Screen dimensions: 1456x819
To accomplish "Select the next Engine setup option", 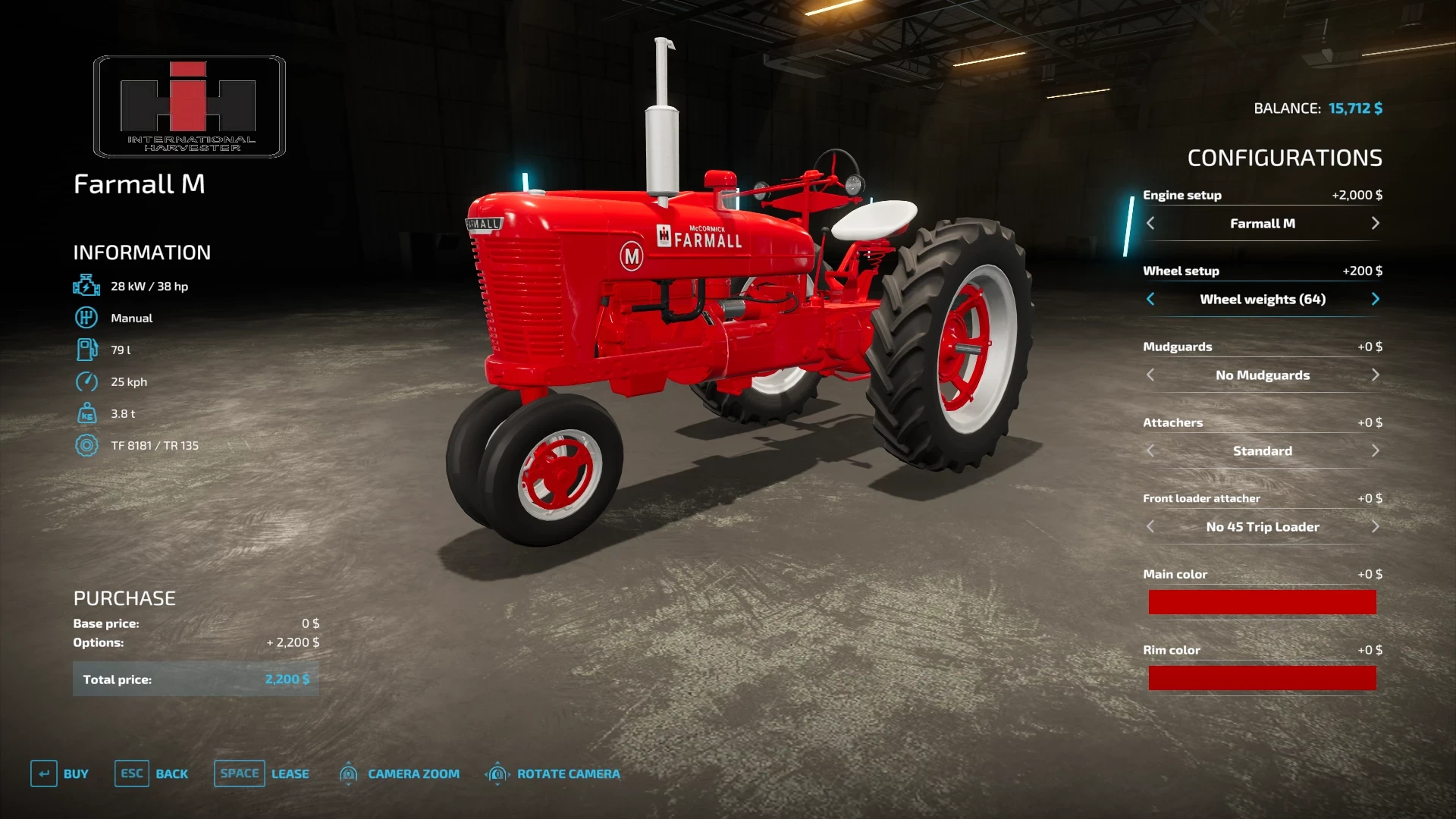I will coord(1376,223).
